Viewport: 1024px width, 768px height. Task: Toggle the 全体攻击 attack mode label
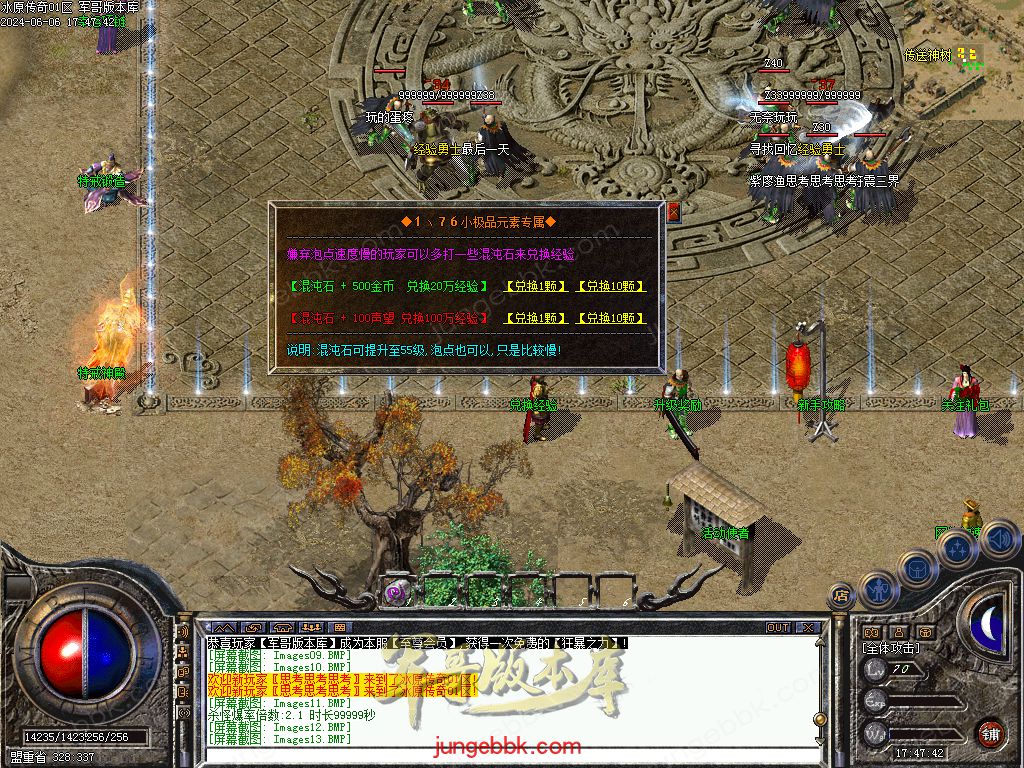coord(891,648)
